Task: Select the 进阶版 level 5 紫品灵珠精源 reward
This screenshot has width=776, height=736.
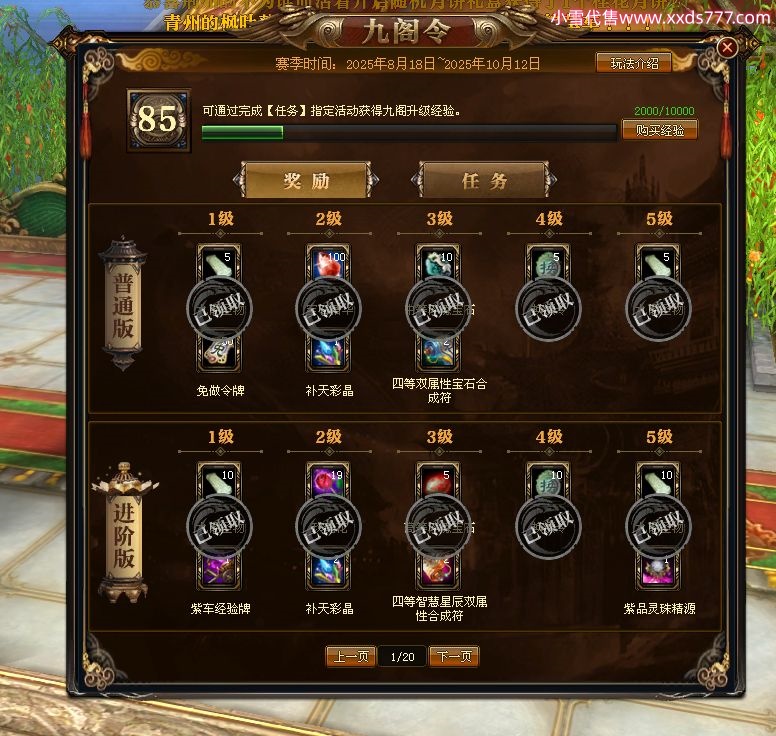Action: 657,526
